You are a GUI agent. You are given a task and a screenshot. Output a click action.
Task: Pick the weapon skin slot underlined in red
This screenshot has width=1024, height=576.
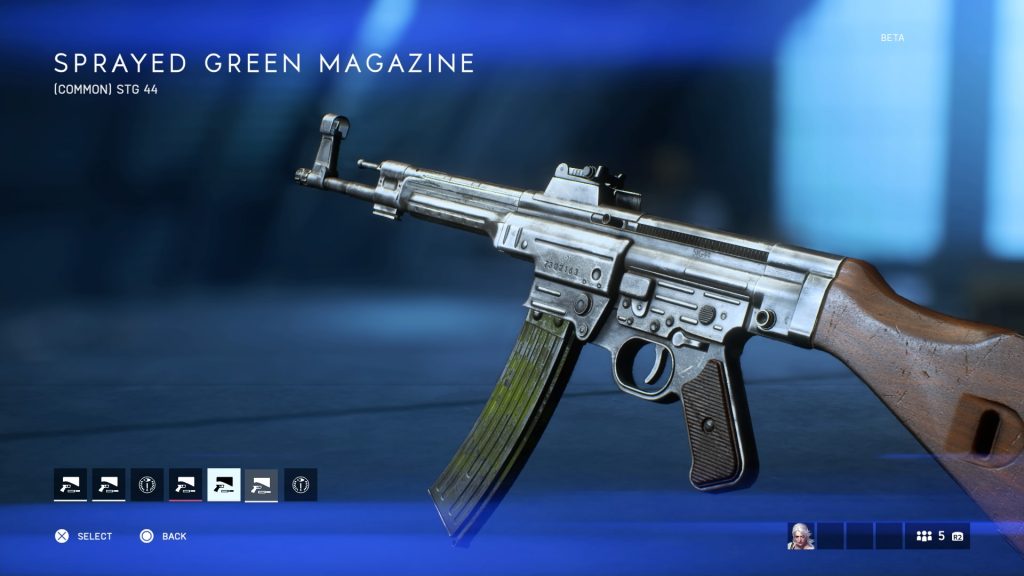(x=185, y=485)
